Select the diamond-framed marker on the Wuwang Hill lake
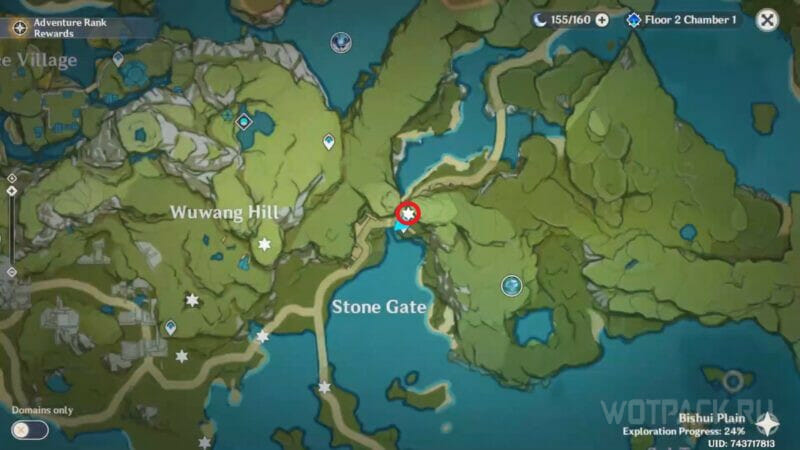The height and width of the screenshot is (450, 800). coord(244,122)
